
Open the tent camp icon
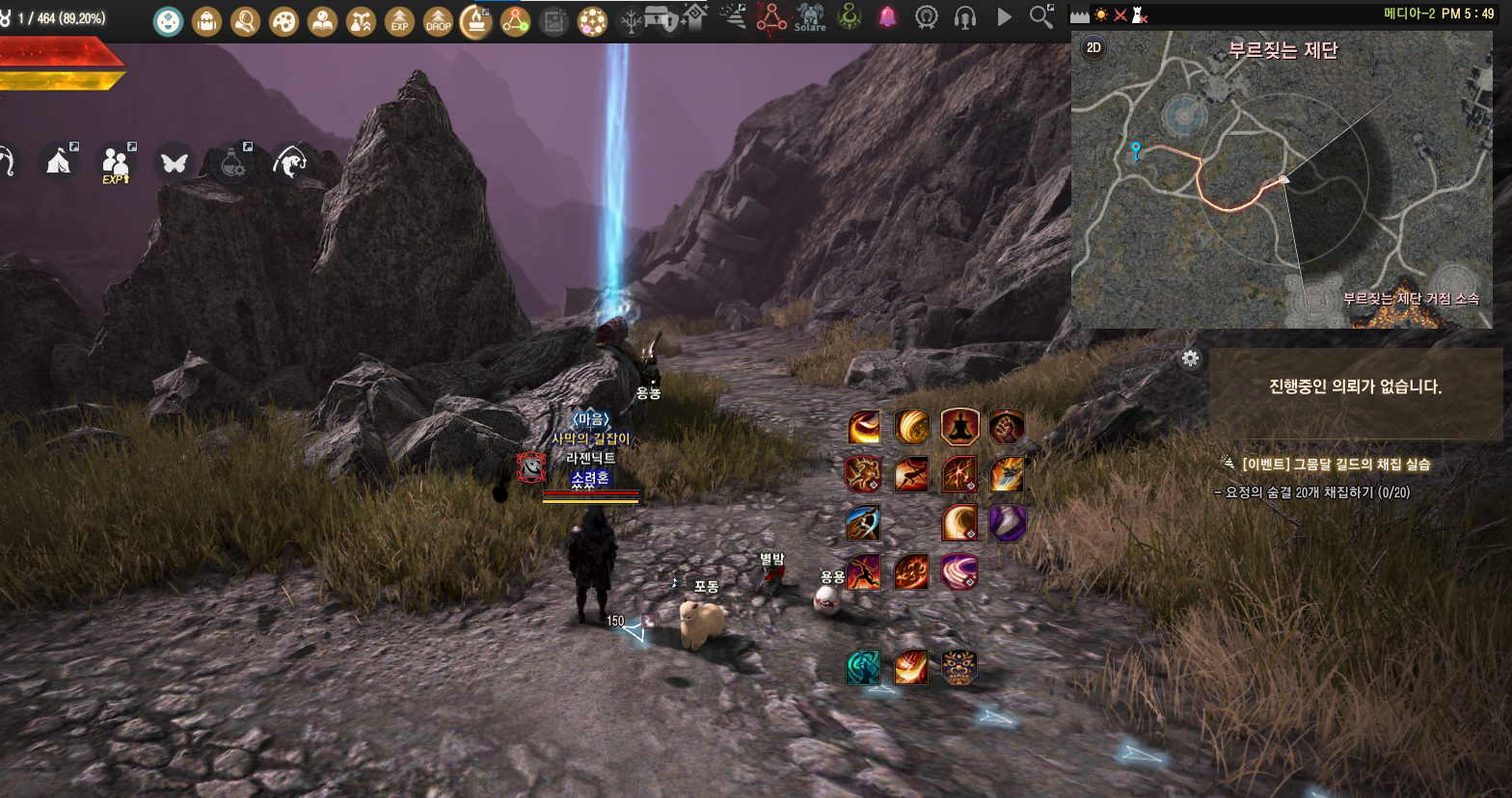click(59, 162)
